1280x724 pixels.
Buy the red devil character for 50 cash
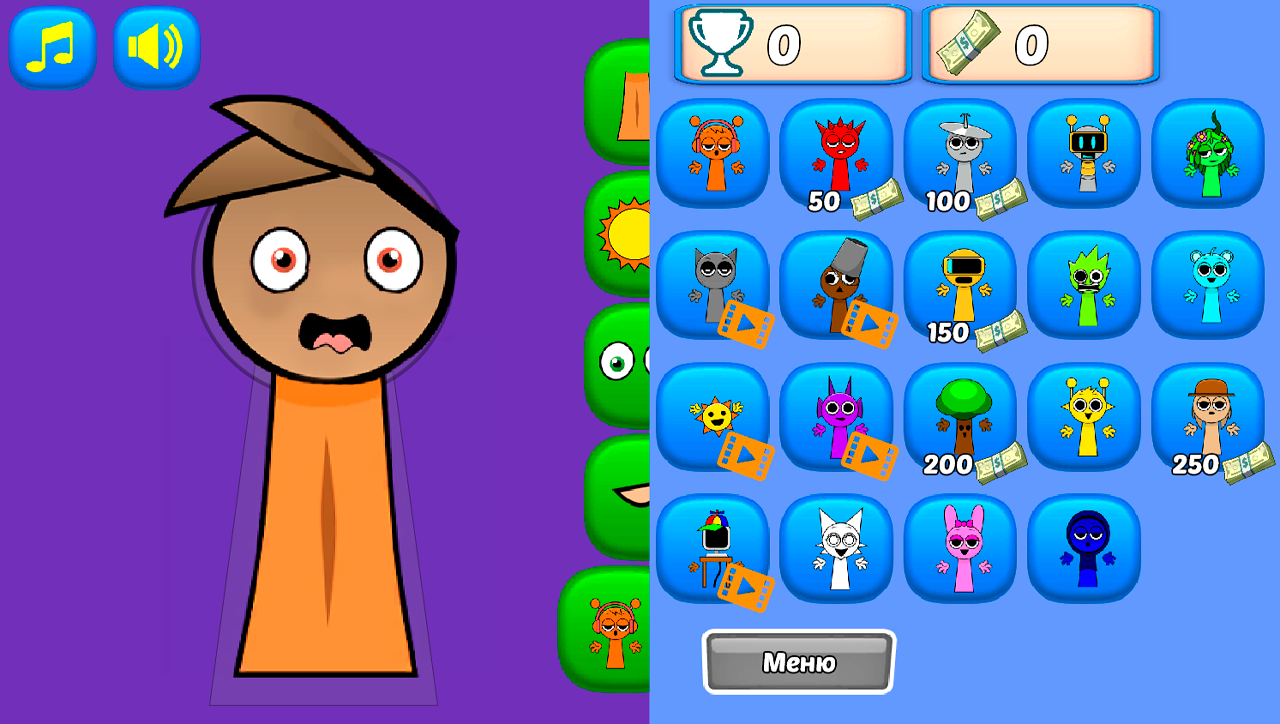pyautogui.click(x=837, y=150)
